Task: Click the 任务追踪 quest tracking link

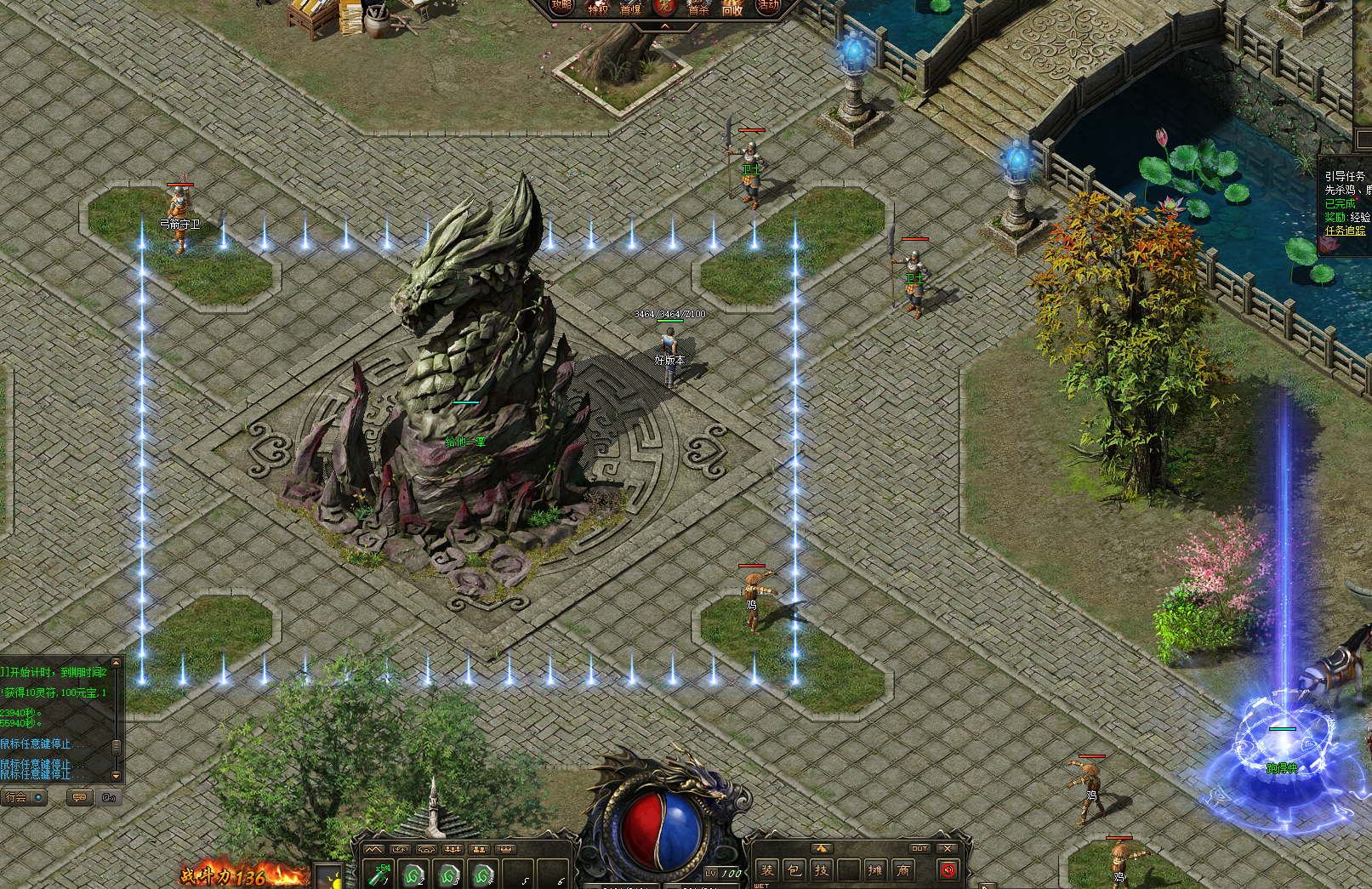Action: coord(1345,230)
